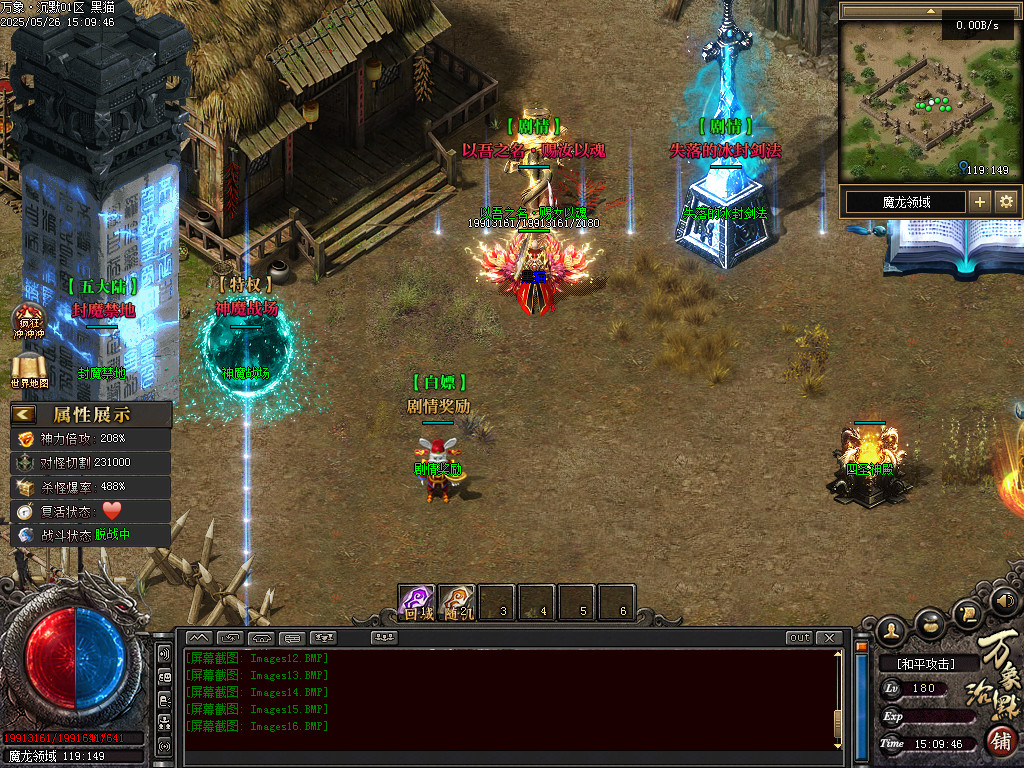Open the gear settings next to minimap
Image resolution: width=1024 pixels, height=768 pixels.
(x=1005, y=202)
